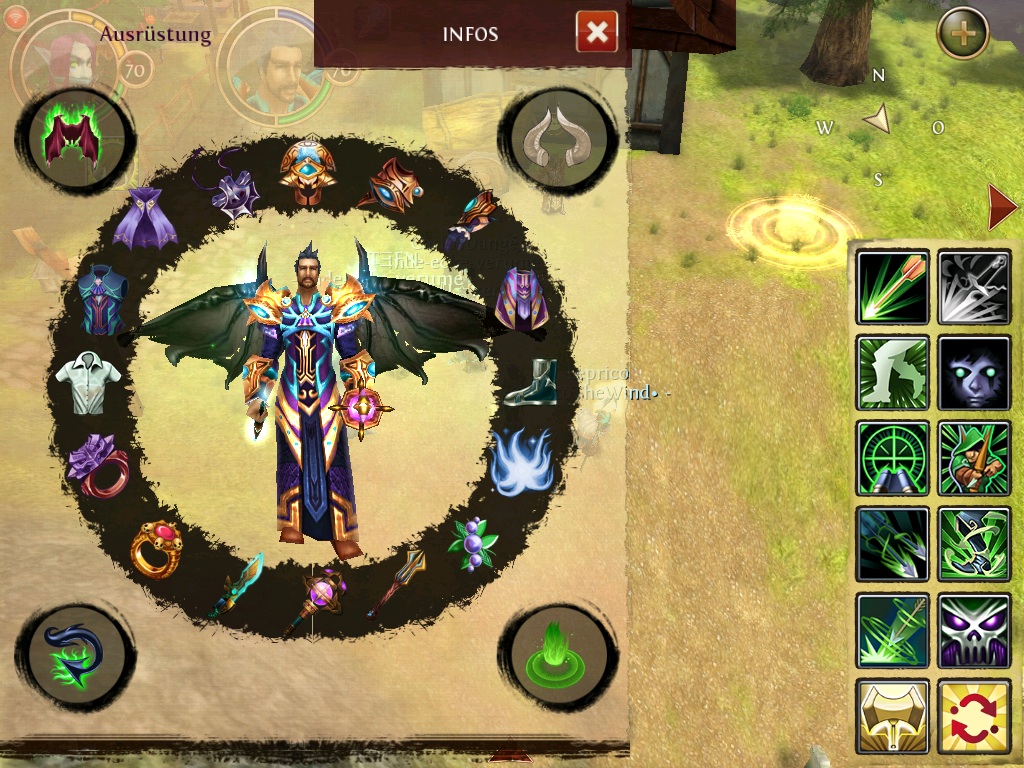Use the purple skull ability
Viewport: 1024px width, 768px height.
coord(974,631)
